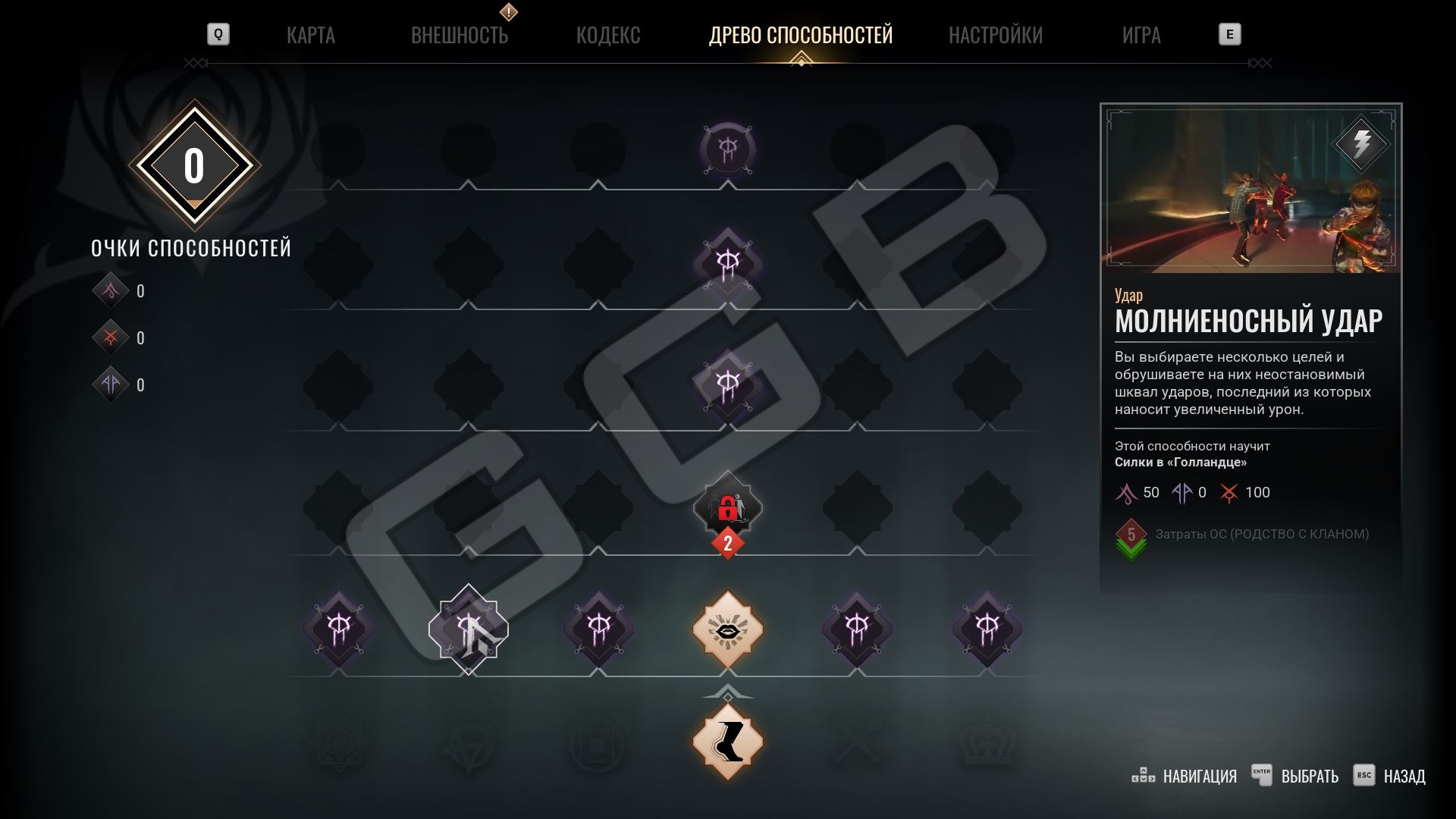Click the Молниеносный удар preview image
Image resolution: width=1456 pixels, height=819 pixels.
(1250, 190)
